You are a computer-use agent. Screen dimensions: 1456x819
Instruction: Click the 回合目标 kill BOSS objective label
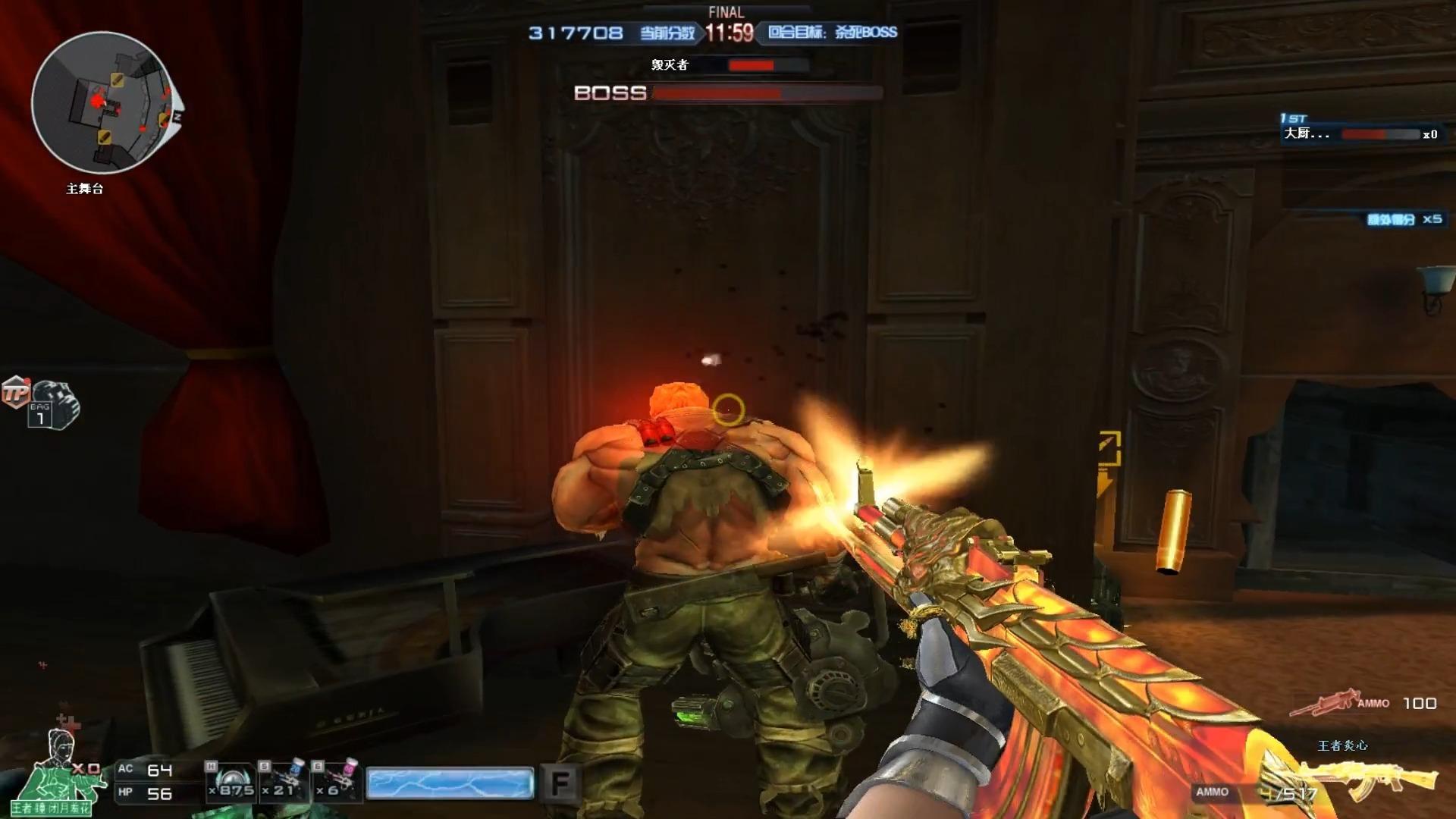click(832, 33)
